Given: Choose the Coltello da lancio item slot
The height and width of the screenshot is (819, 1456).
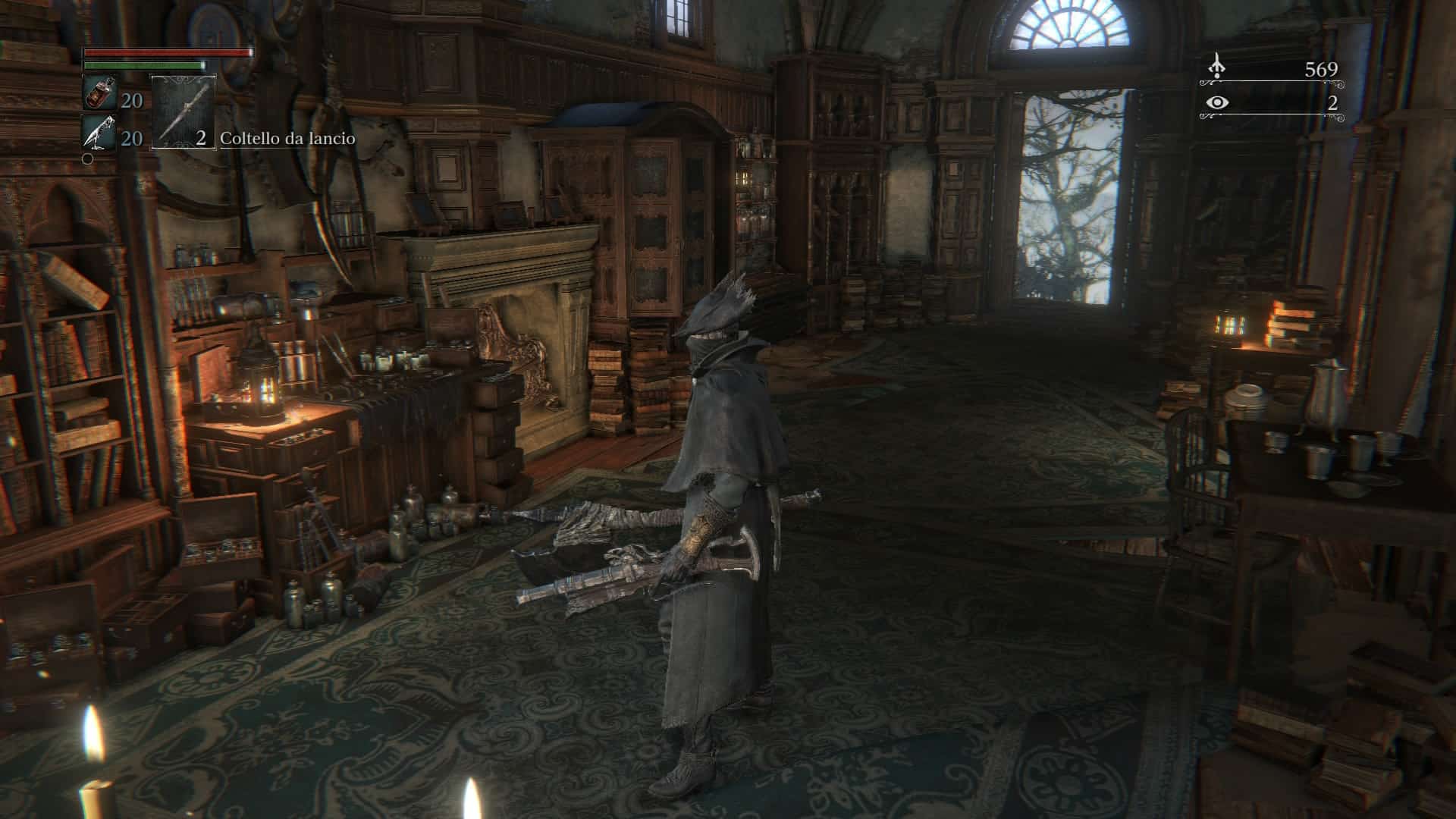Looking at the screenshot, I should [x=184, y=111].
